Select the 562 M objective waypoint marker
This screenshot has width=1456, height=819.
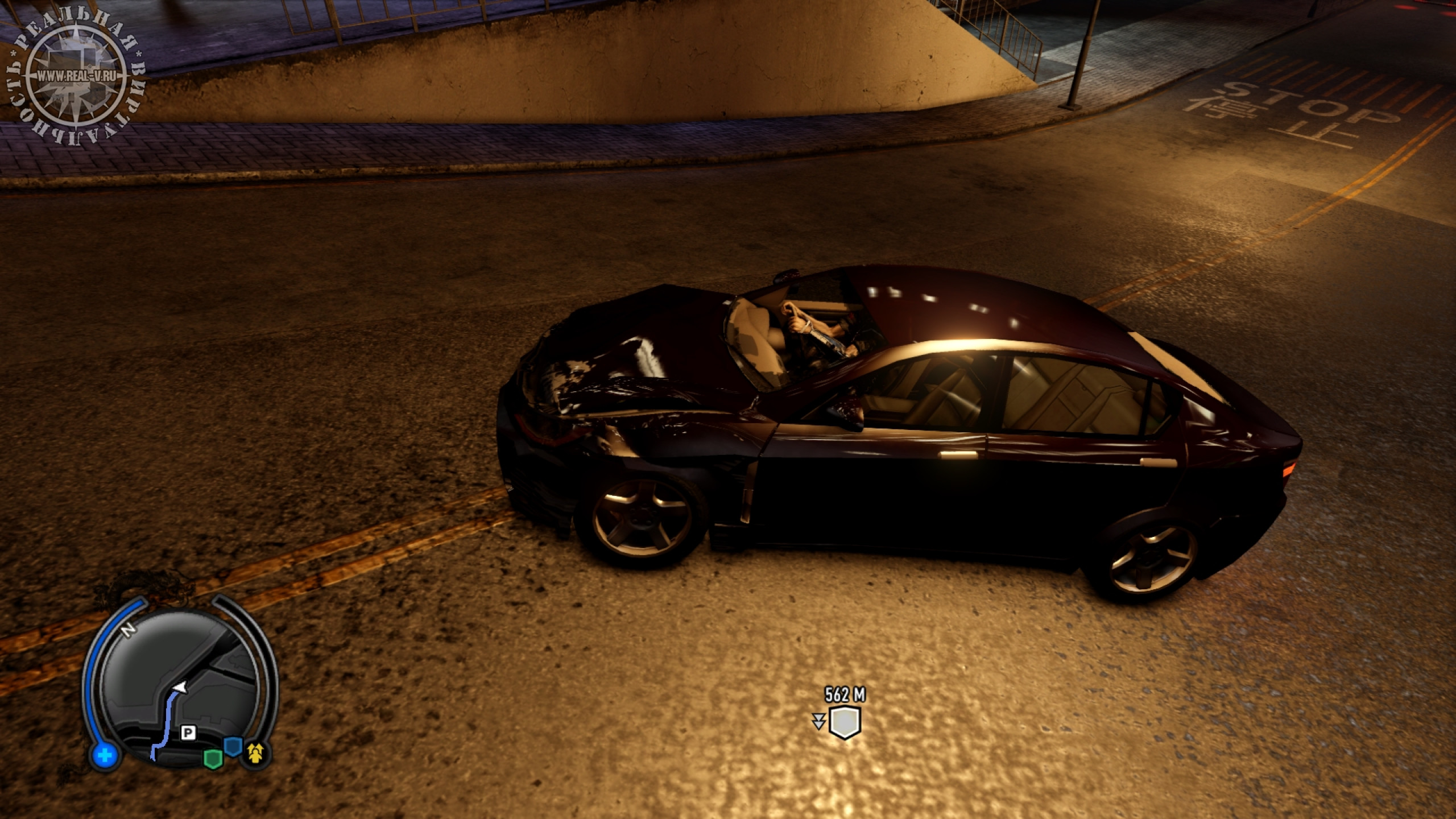click(x=845, y=722)
